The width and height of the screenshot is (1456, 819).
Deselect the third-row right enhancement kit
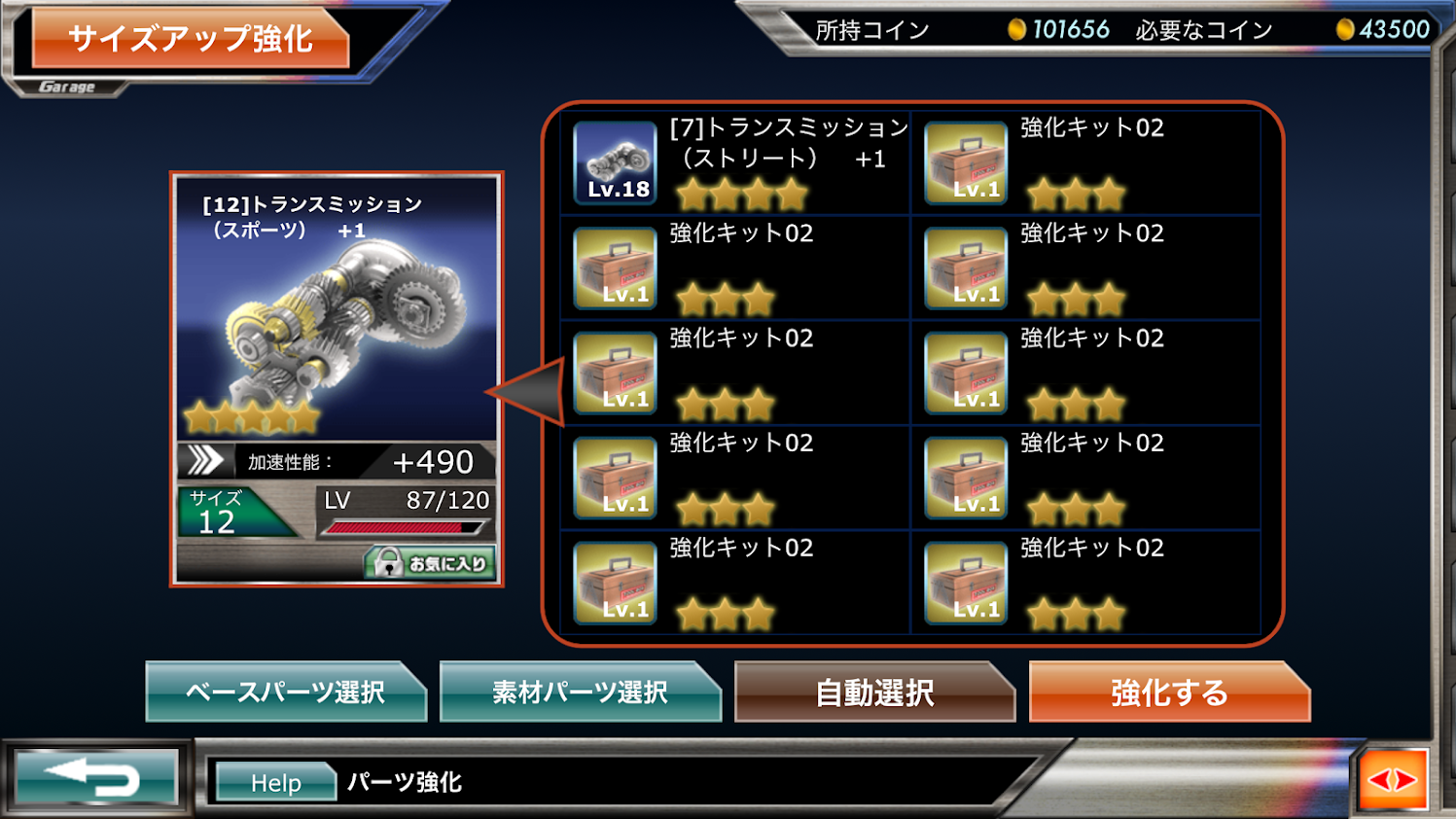964,372
